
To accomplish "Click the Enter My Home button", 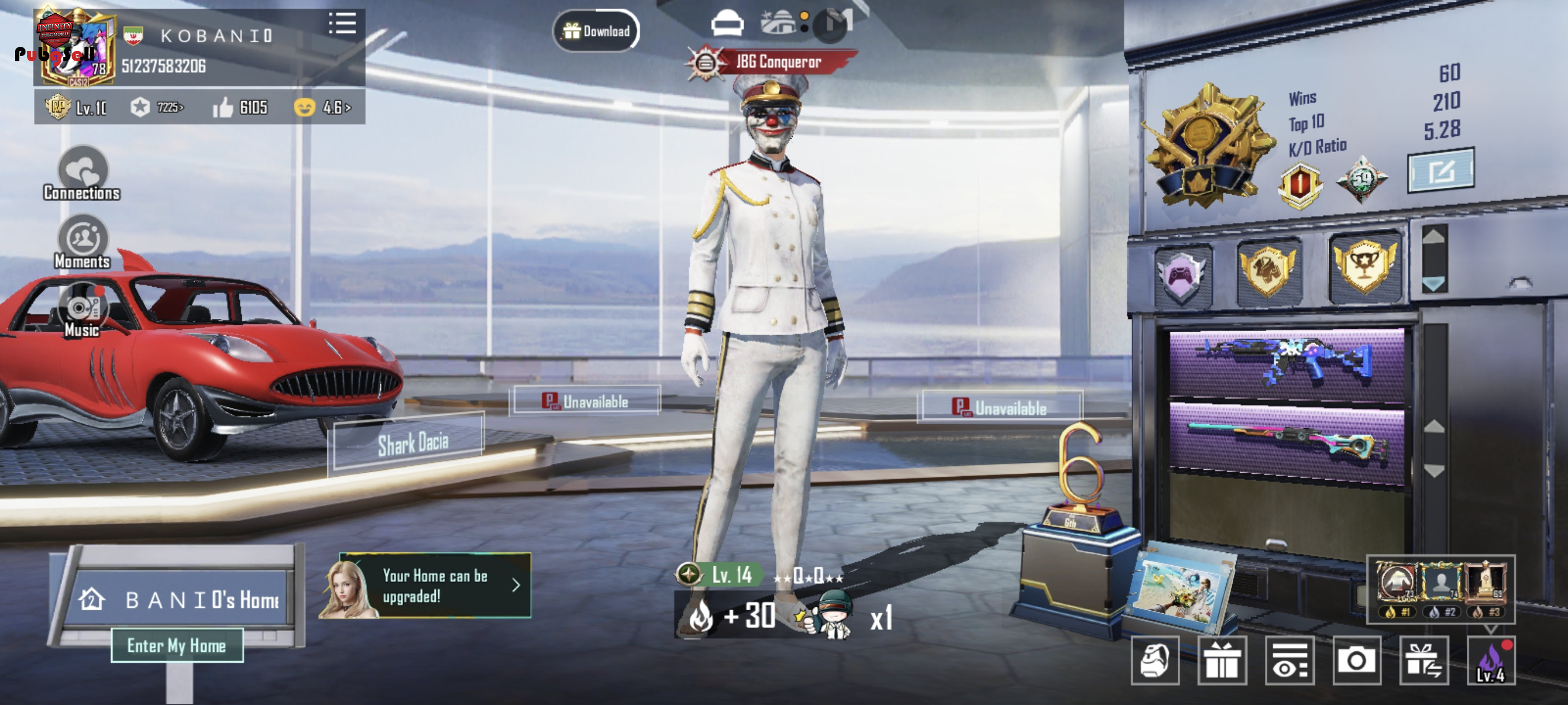I will (x=176, y=645).
